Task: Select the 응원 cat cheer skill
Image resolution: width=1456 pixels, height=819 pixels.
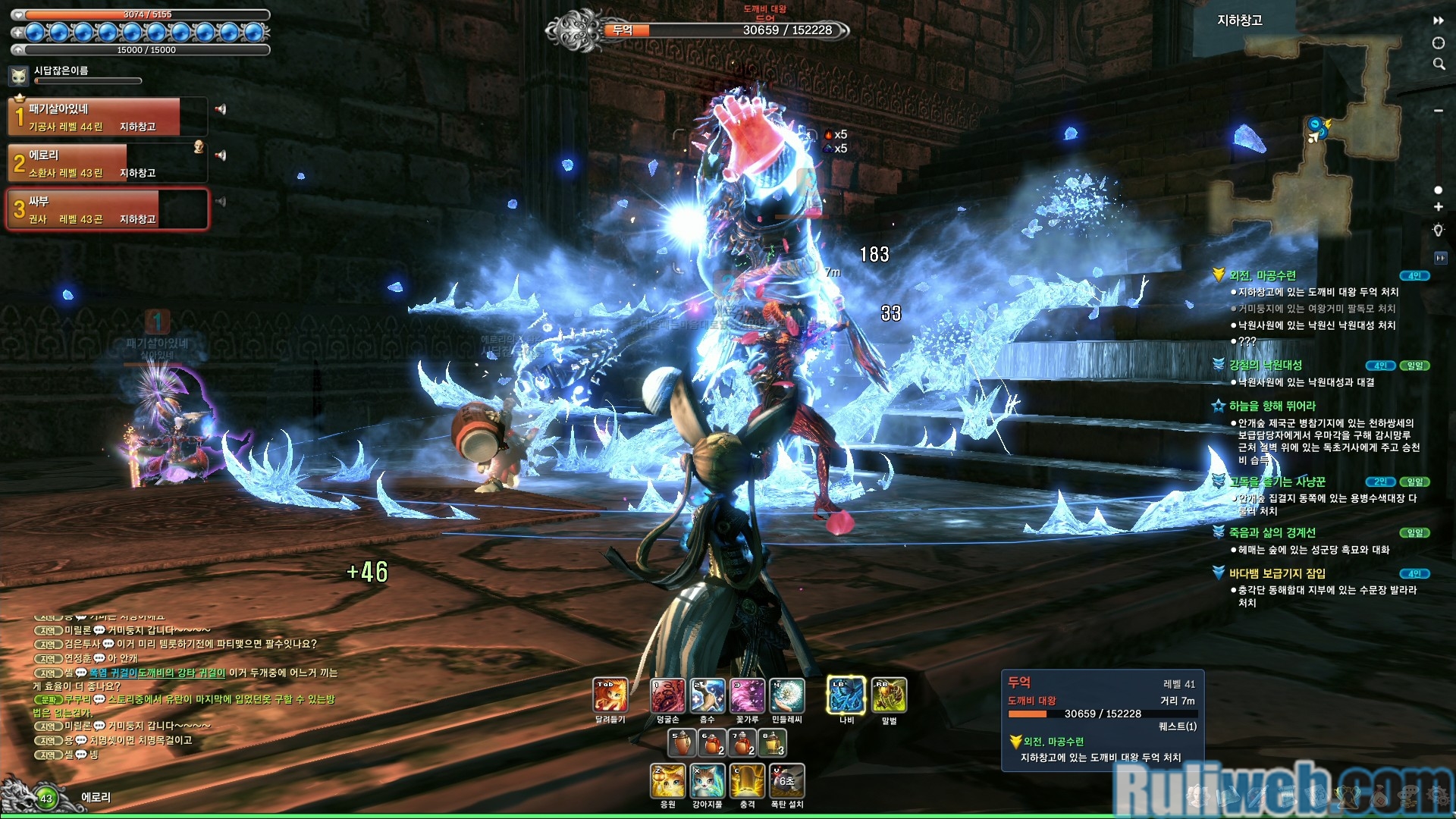Action: pos(668,781)
